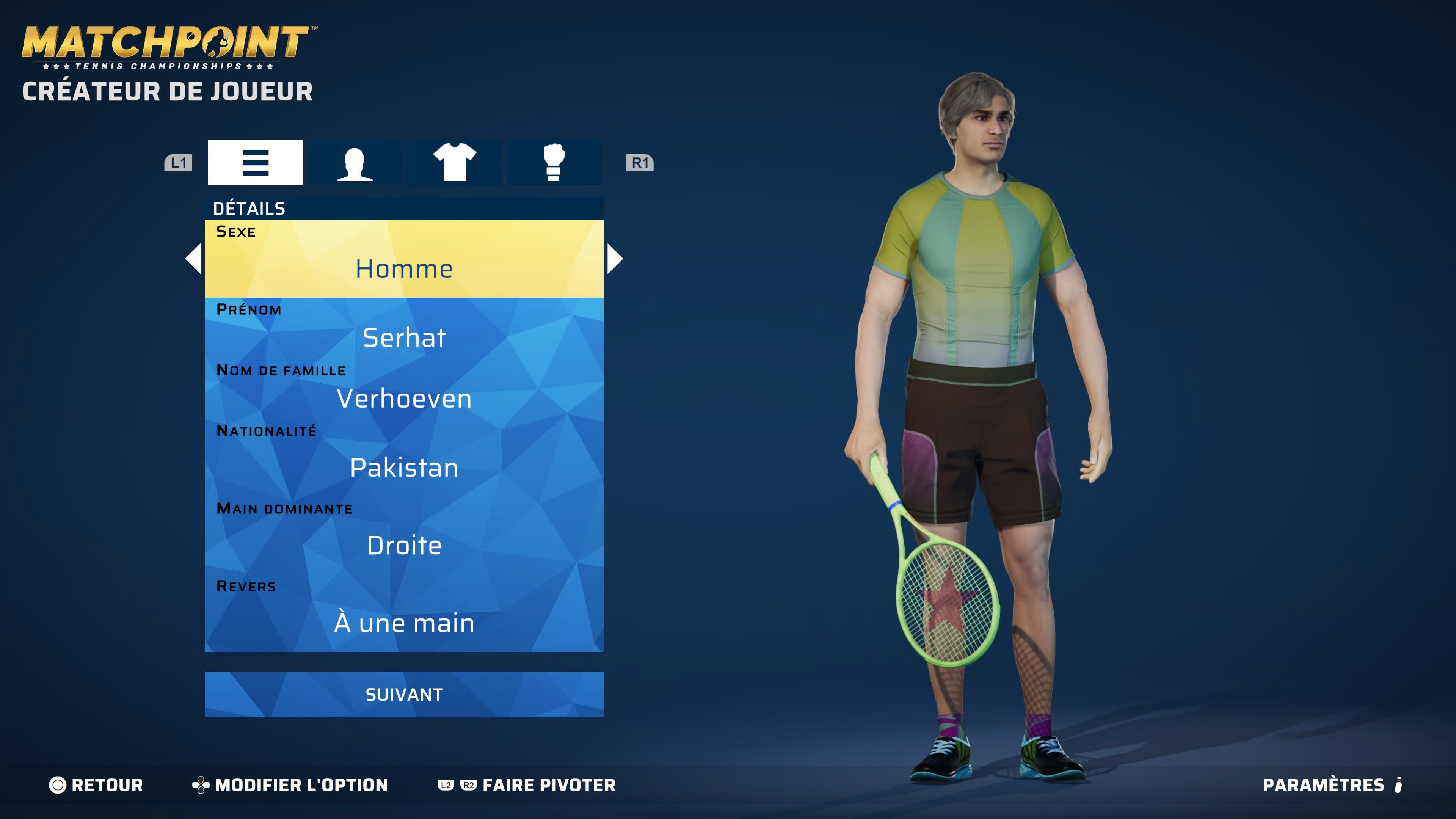Click the left arrow beside Sexe
Viewport: 1456px width, 819px height.
click(194, 259)
